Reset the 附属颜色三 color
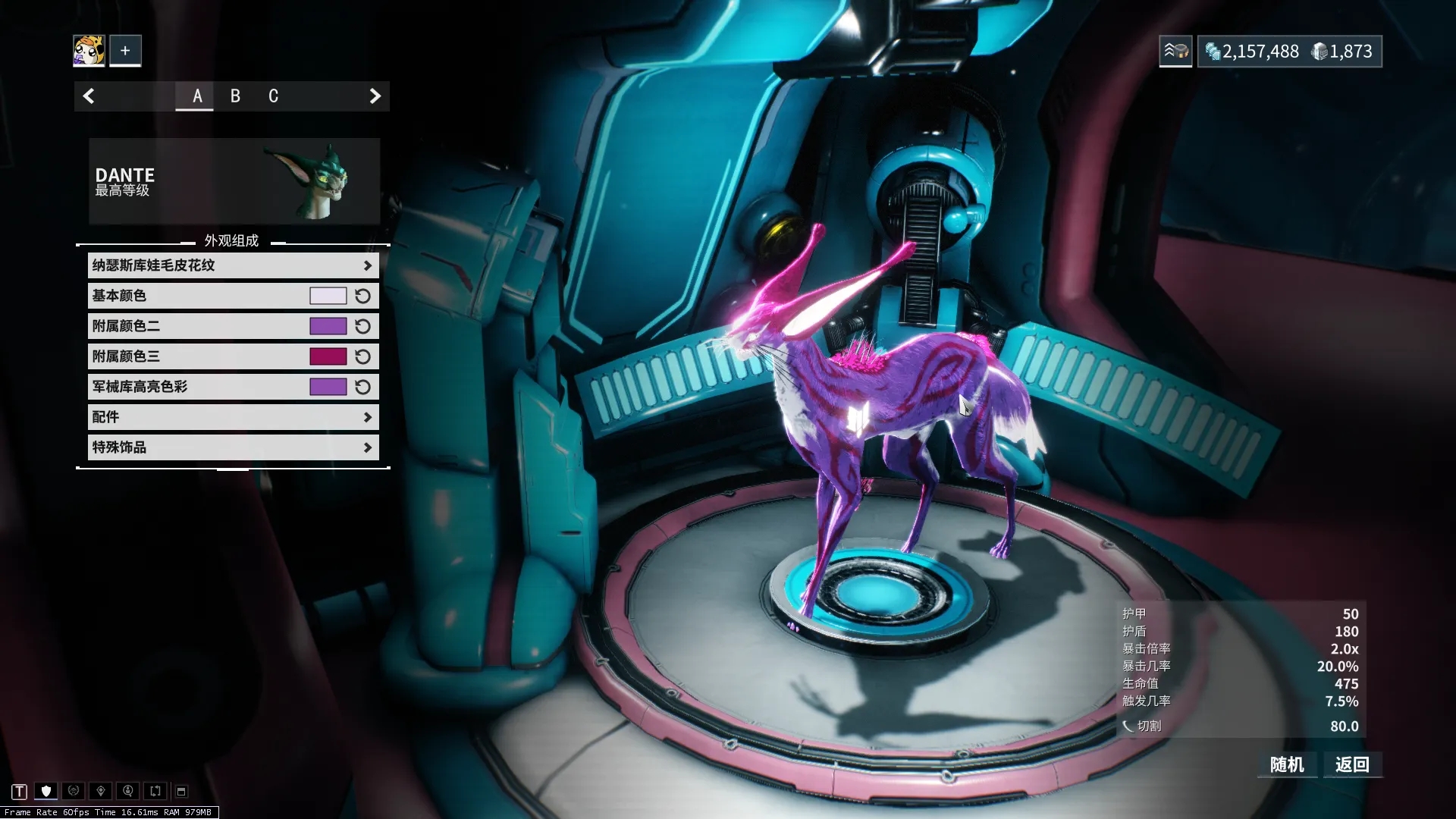The height and width of the screenshot is (819, 1456). [363, 356]
